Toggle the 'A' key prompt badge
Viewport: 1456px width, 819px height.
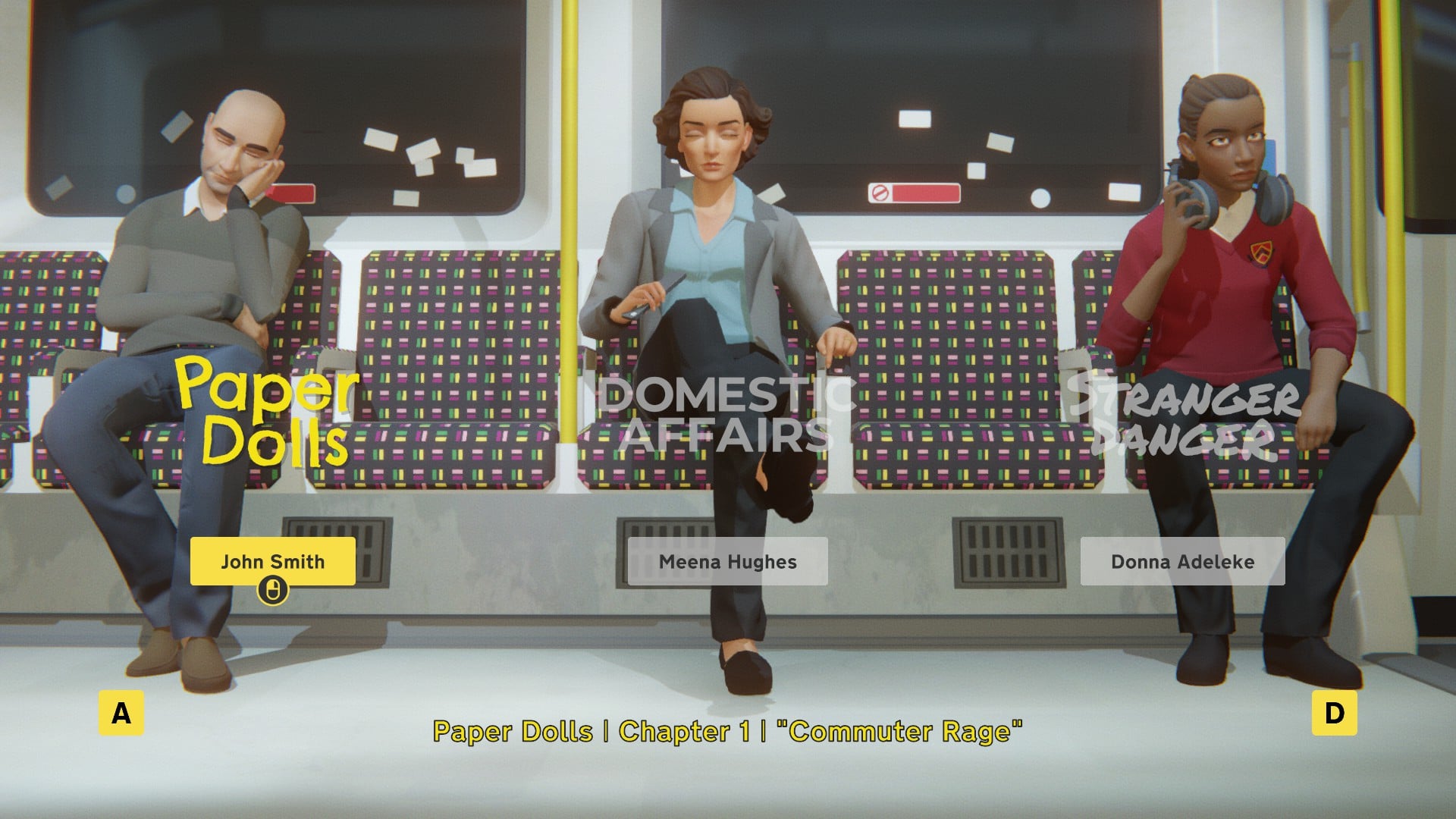pyautogui.click(x=121, y=713)
